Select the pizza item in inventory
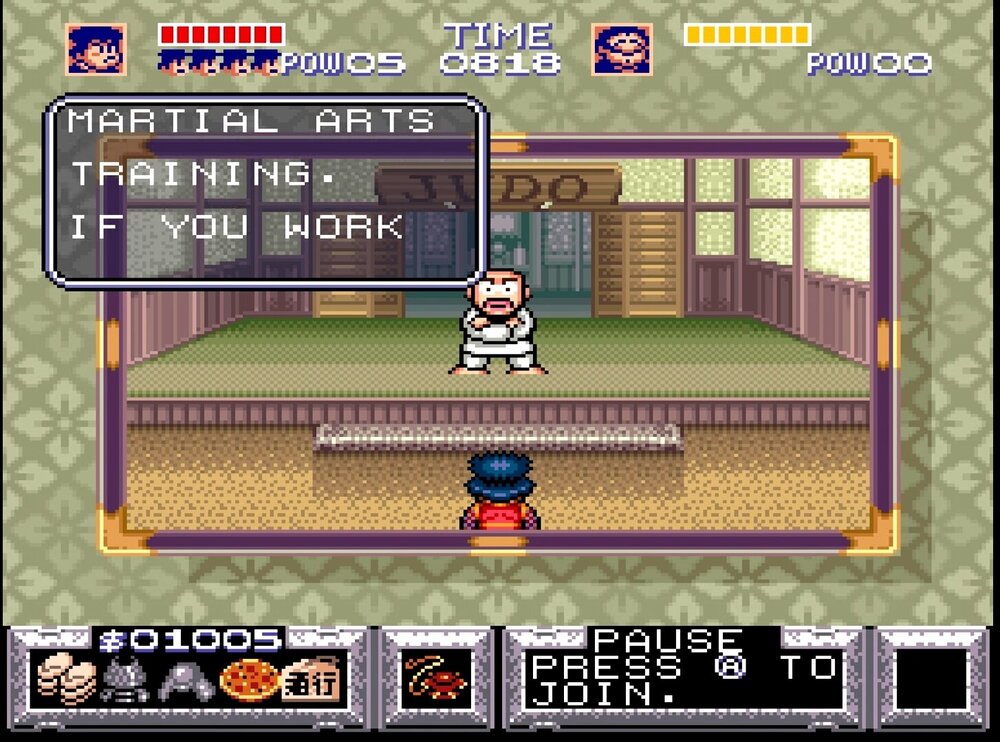 tap(248, 682)
